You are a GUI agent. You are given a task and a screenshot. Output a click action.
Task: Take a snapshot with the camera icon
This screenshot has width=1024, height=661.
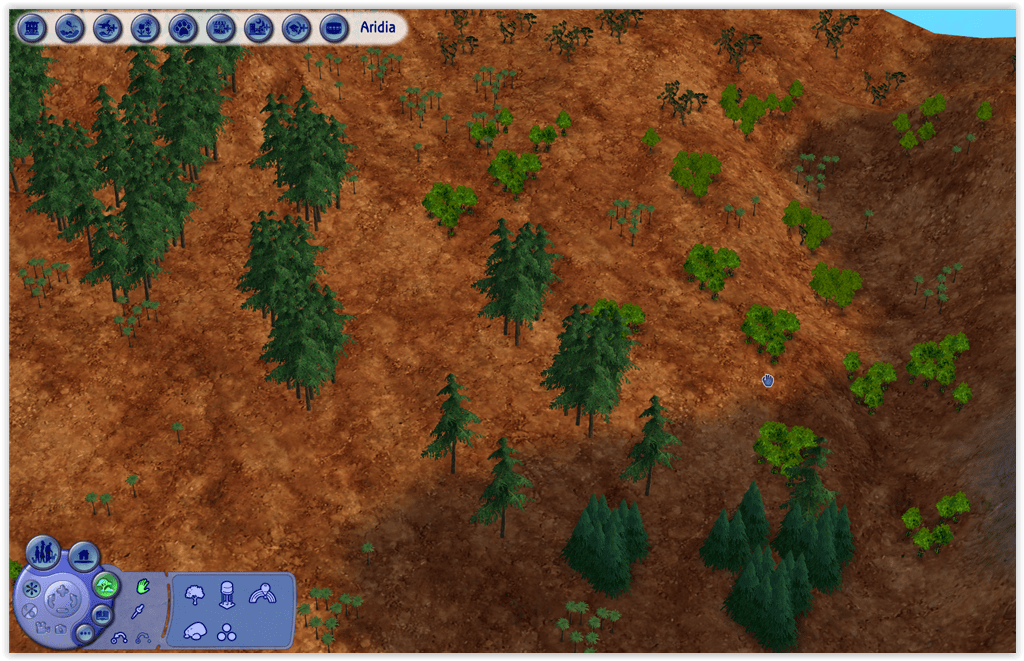coord(60,629)
